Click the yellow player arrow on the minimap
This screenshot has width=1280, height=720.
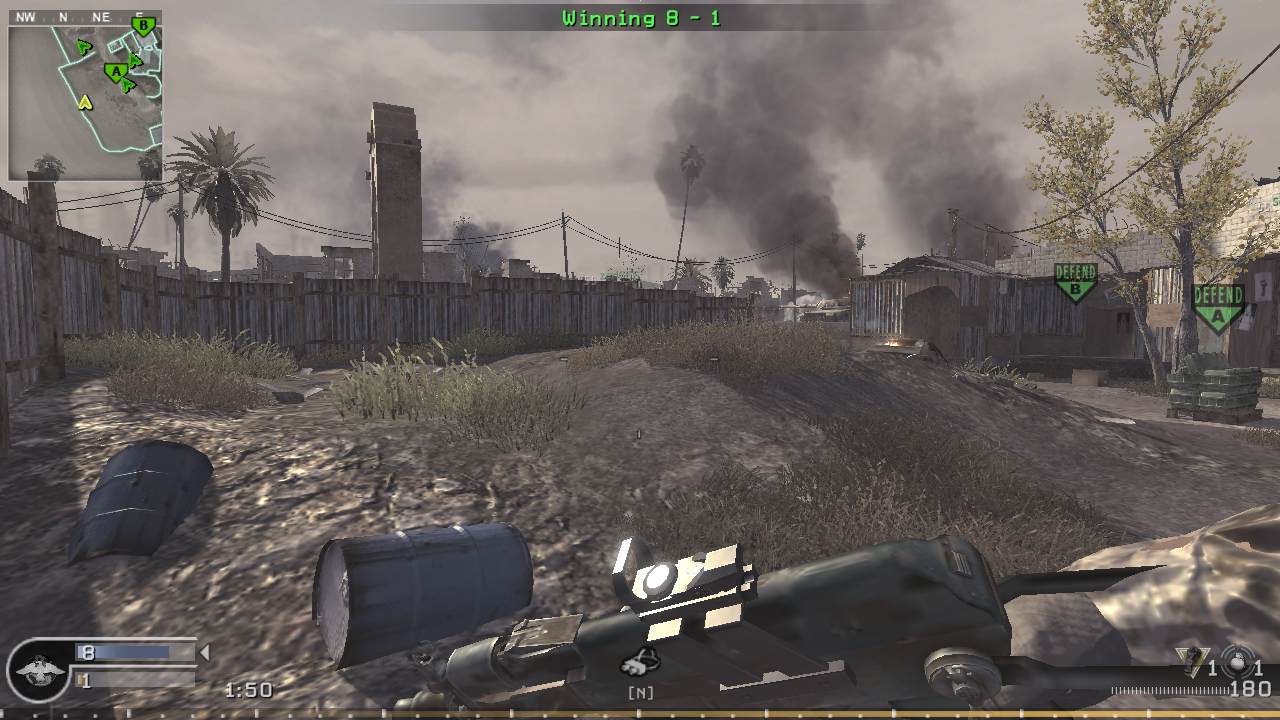coord(85,103)
